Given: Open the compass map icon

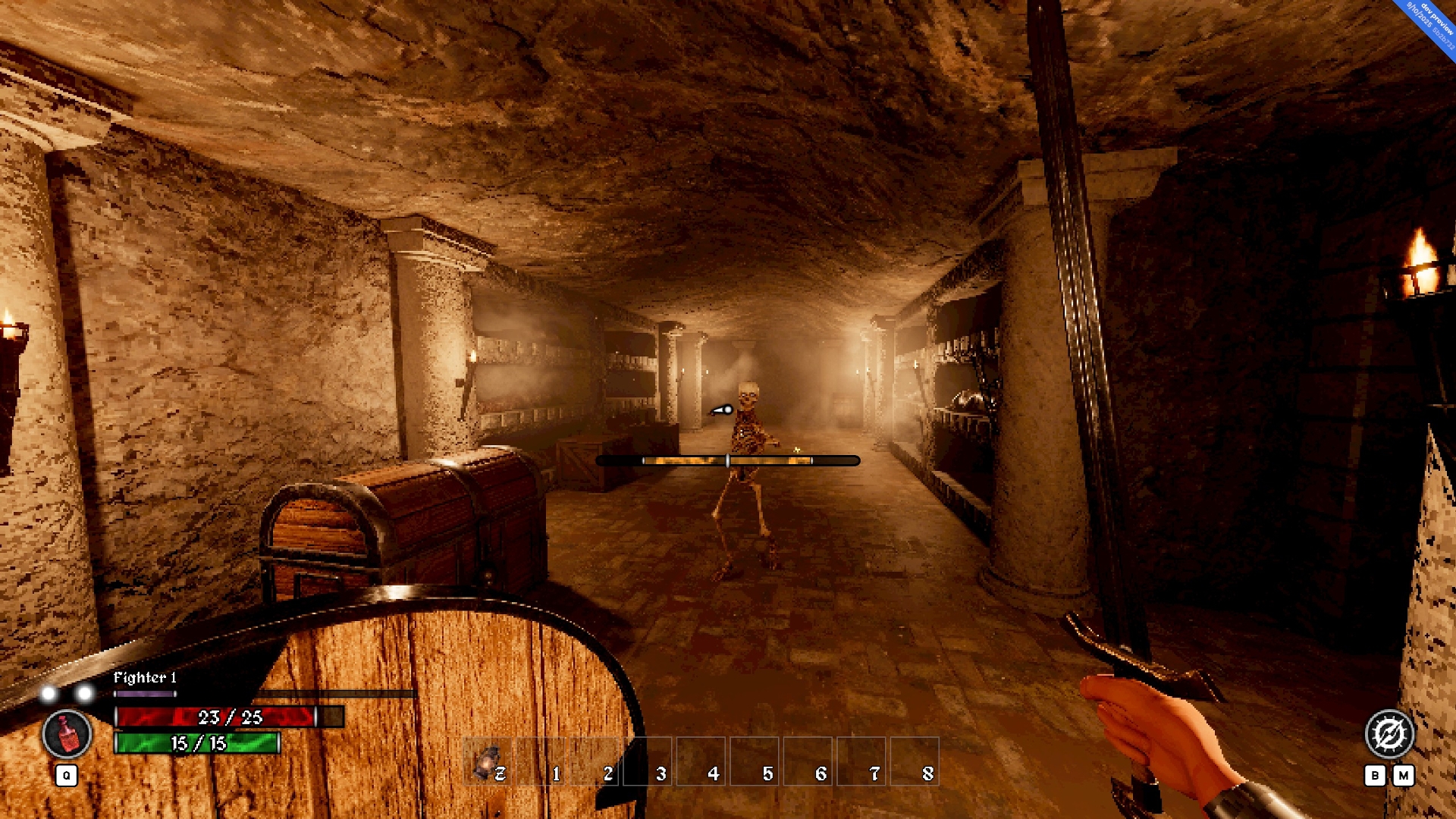Looking at the screenshot, I should point(1389,734).
